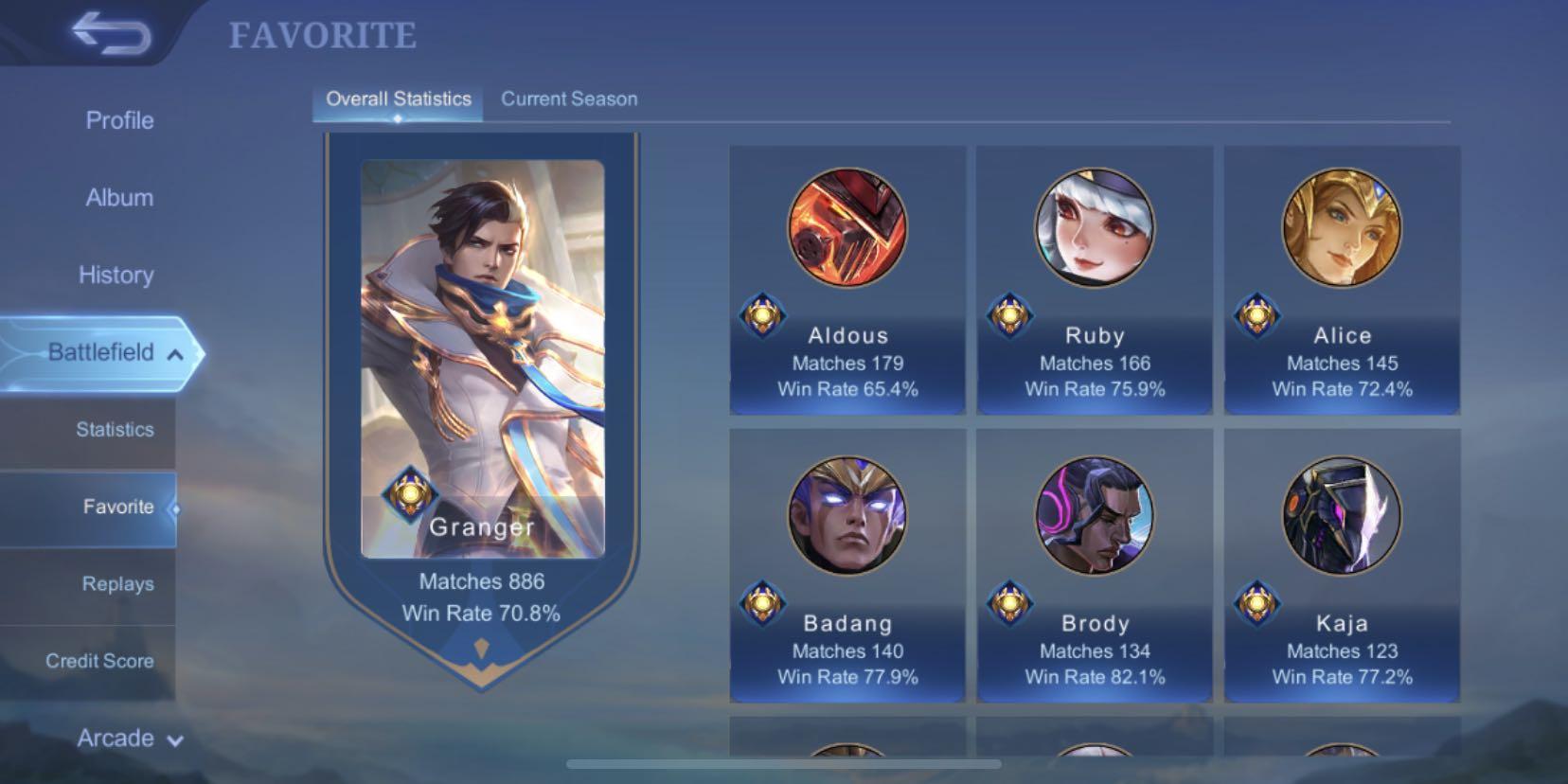The image size is (1568, 784).
Task: Click the medal badge on the Alice card
Action: pyautogui.click(x=1259, y=316)
